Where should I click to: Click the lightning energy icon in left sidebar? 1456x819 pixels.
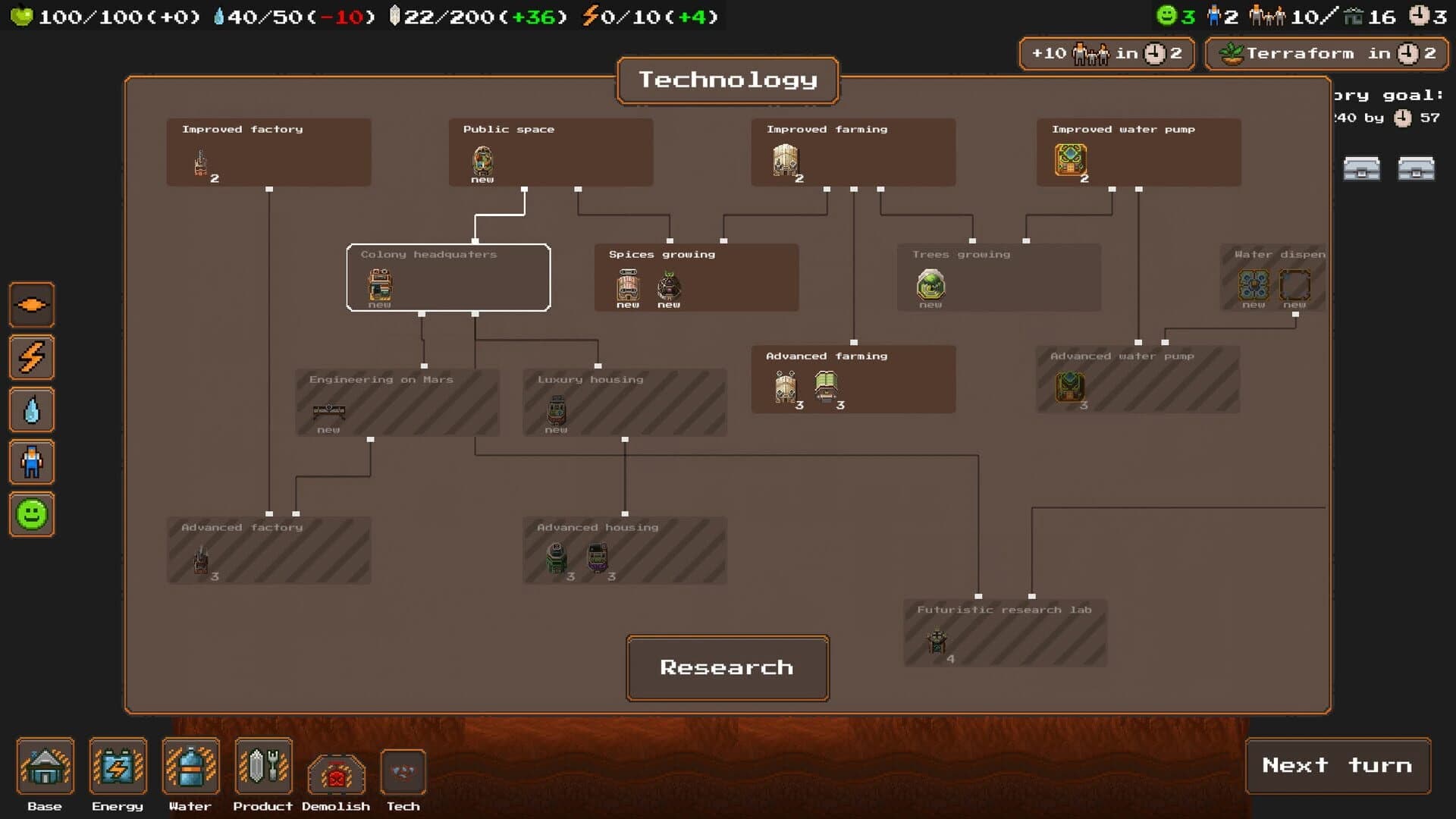(x=31, y=357)
